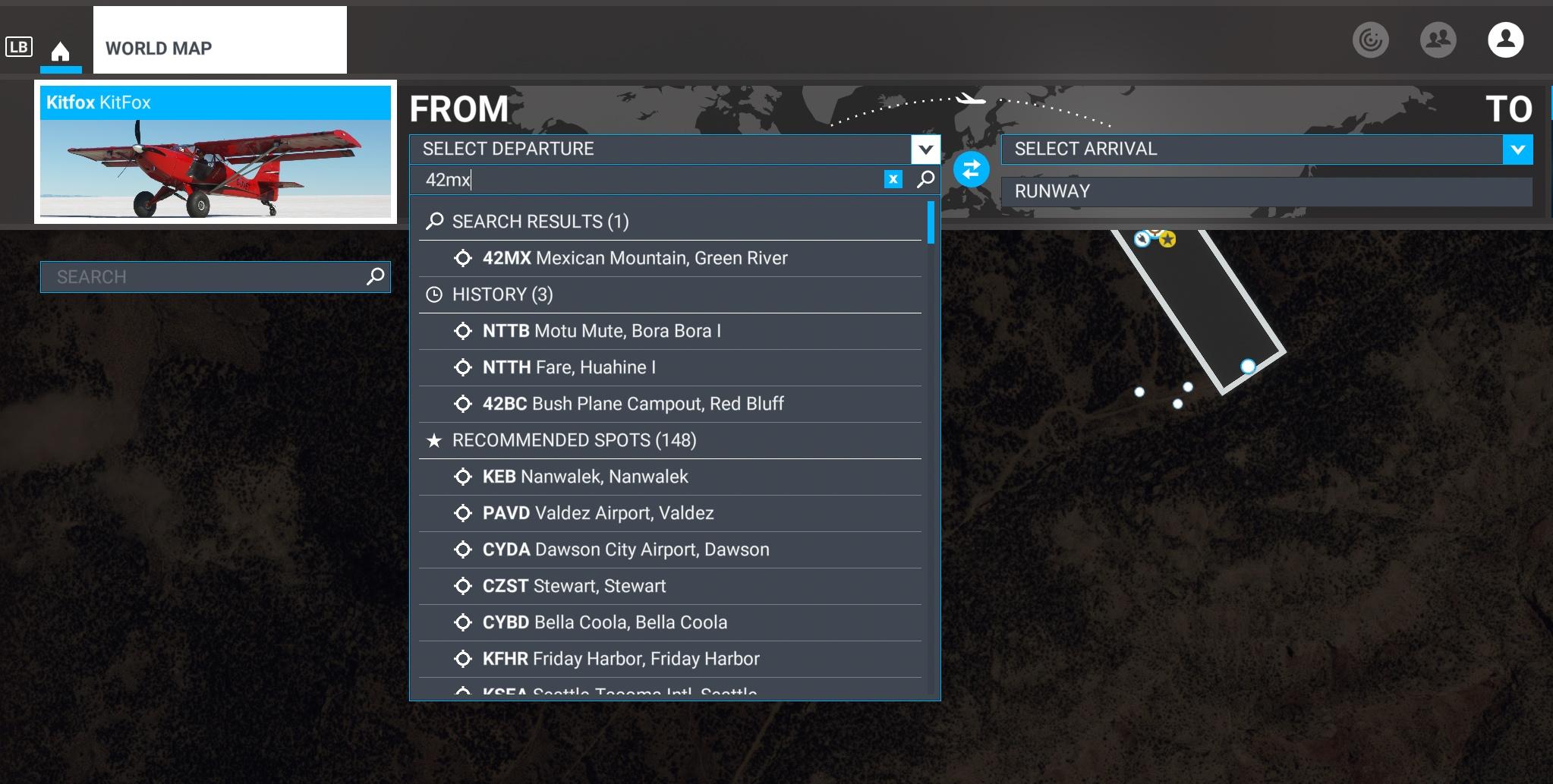Open the player profile icon
This screenshot has height=784, width=1553.
1505,40
